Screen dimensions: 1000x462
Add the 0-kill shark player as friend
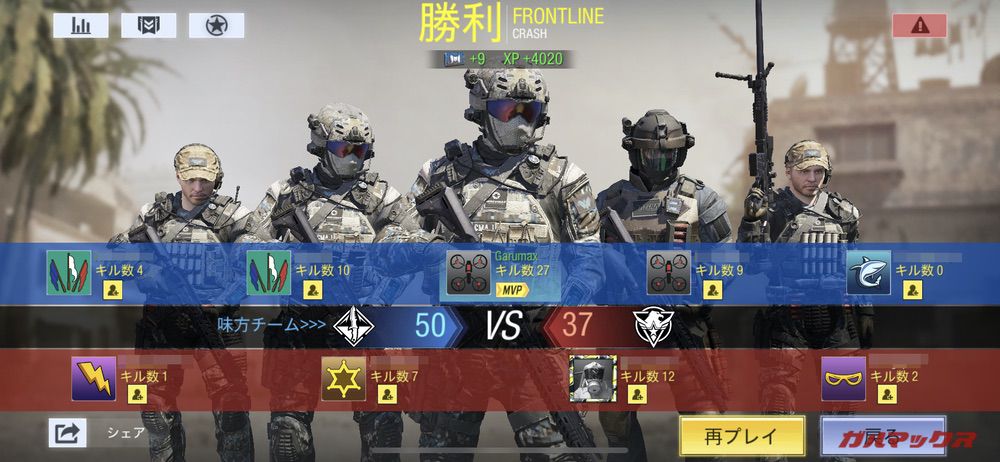coord(912,290)
